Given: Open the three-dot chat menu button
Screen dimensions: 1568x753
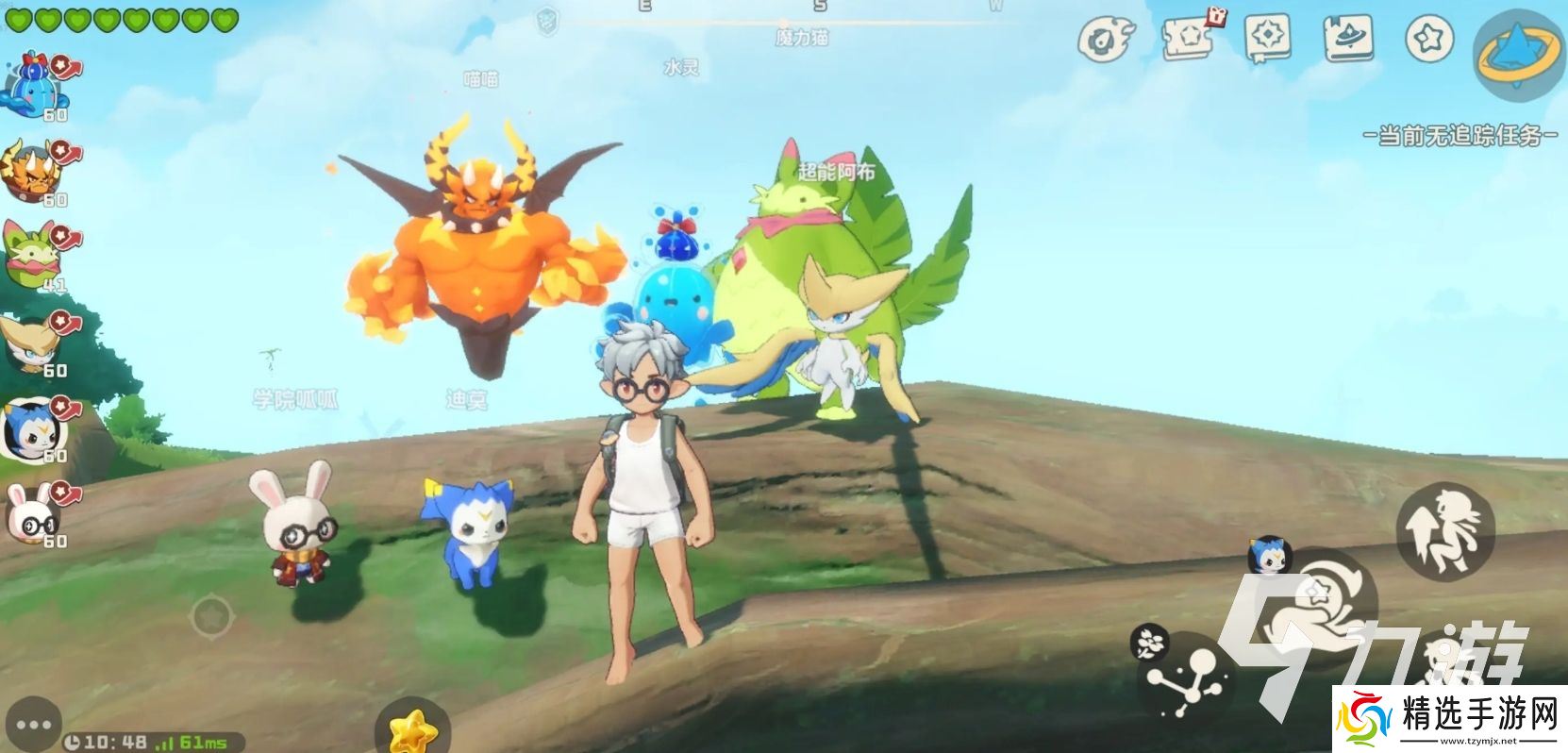Looking at the screenshot, I should point(33,725).
